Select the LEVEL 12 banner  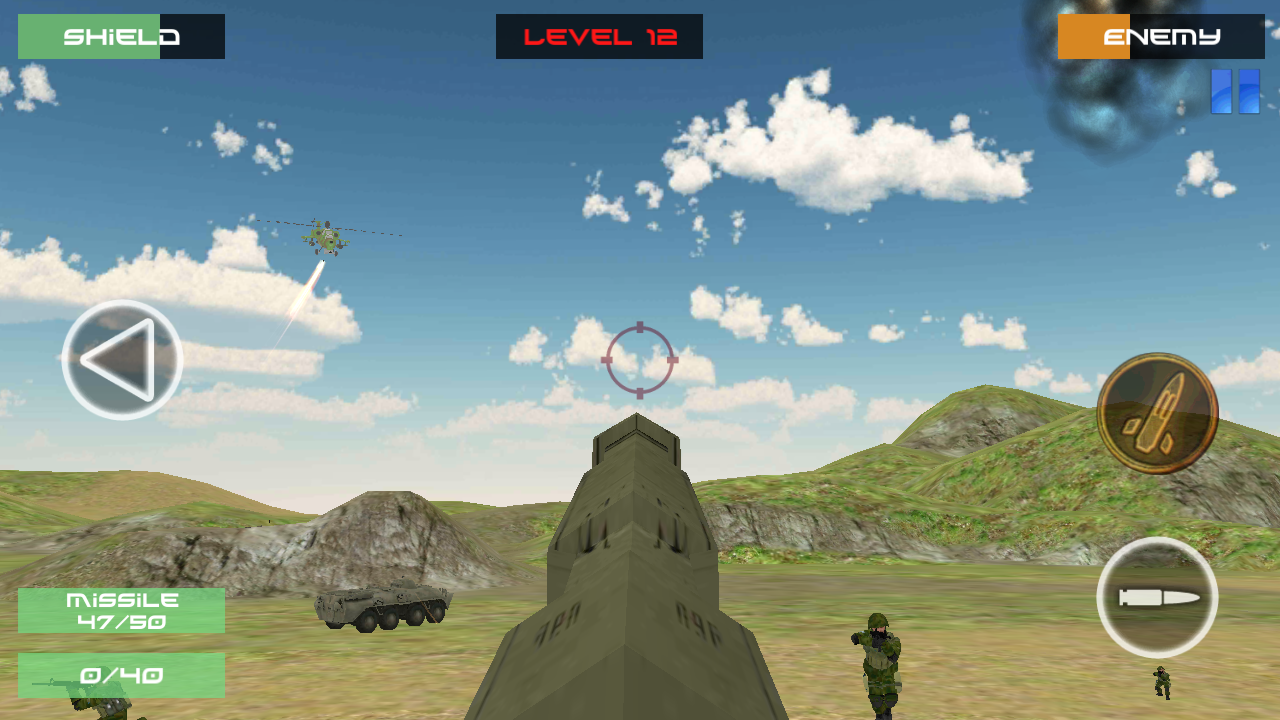[x=599, y=36]
